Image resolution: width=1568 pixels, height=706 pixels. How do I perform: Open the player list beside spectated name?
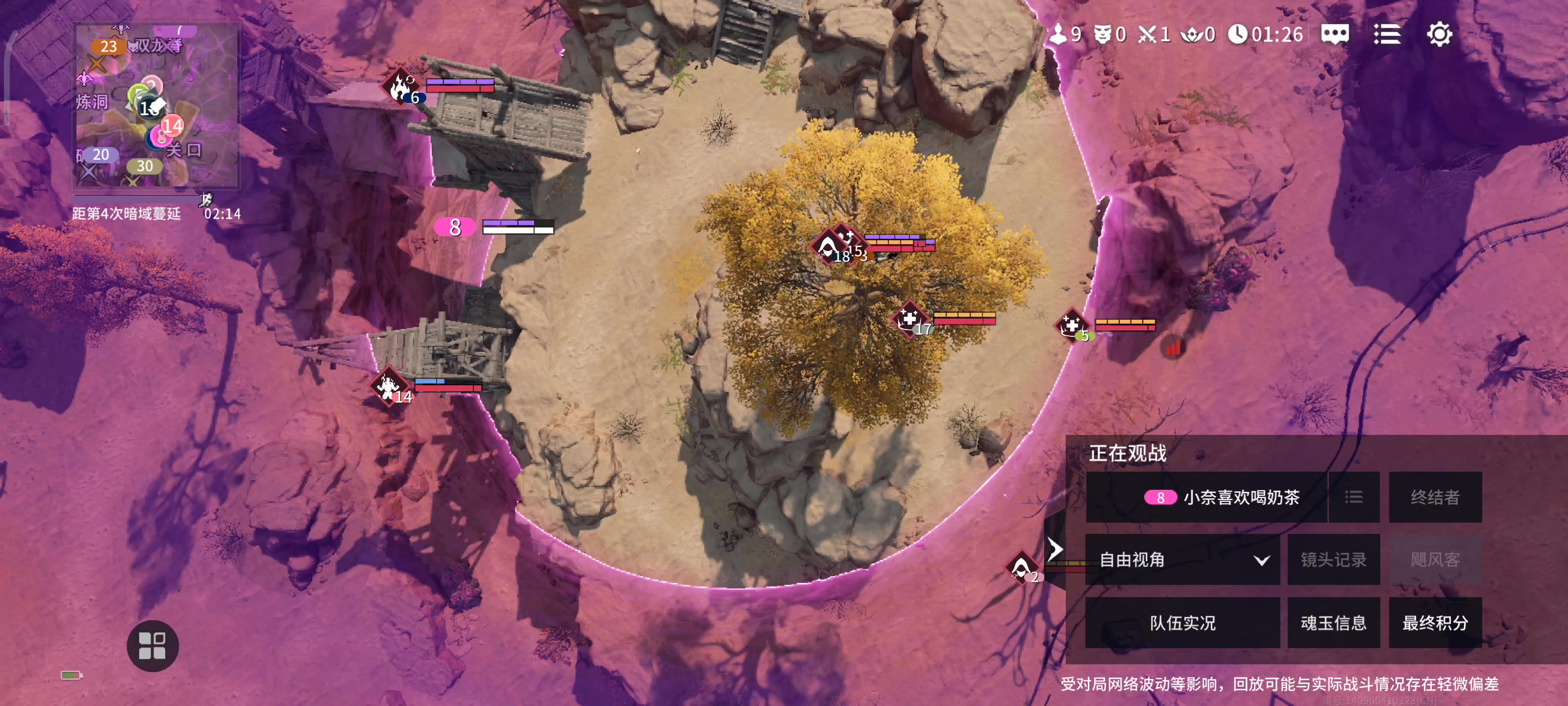tap(1354, 497)
